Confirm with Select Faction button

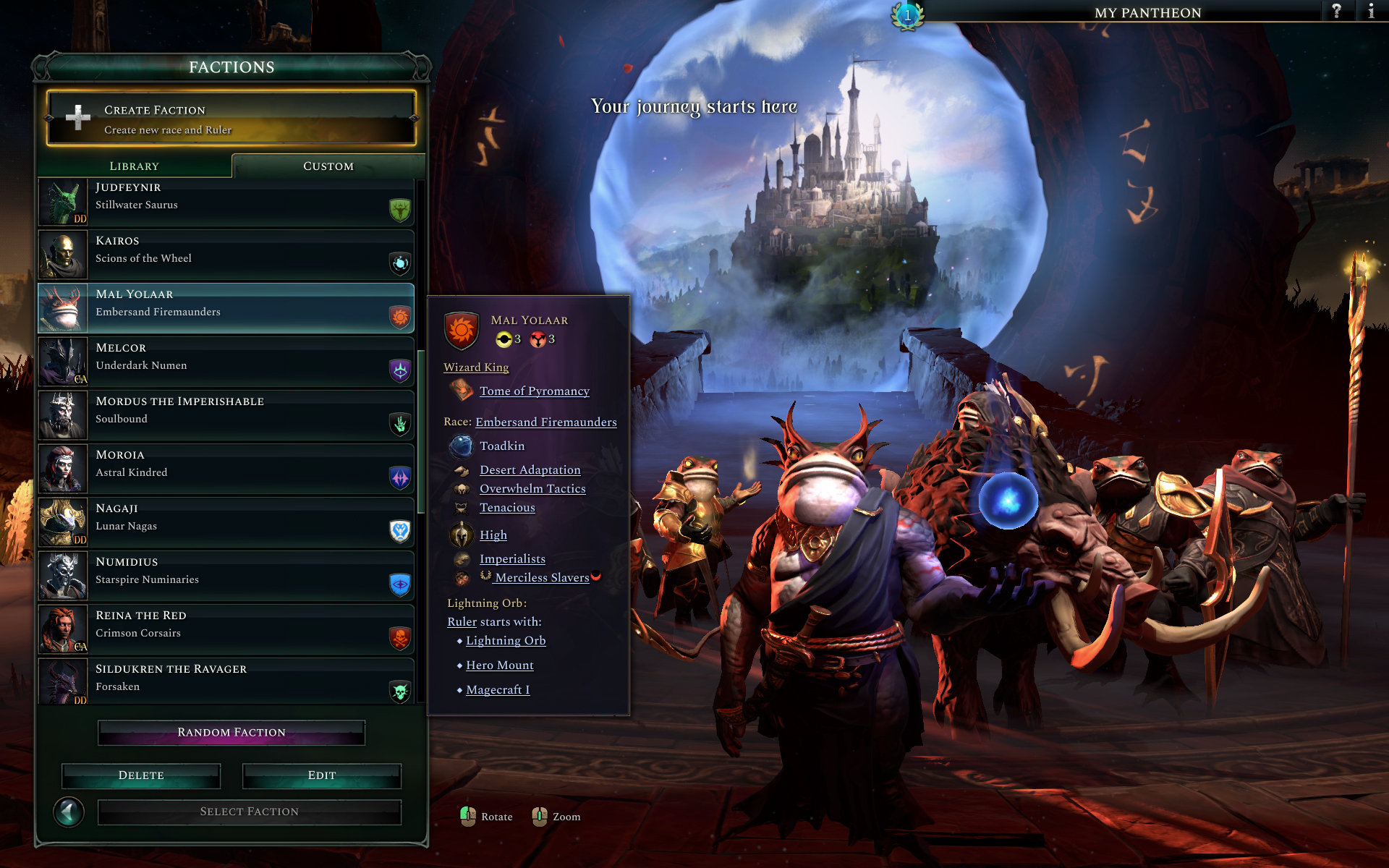pyautogui.click(x=250, y=812)
